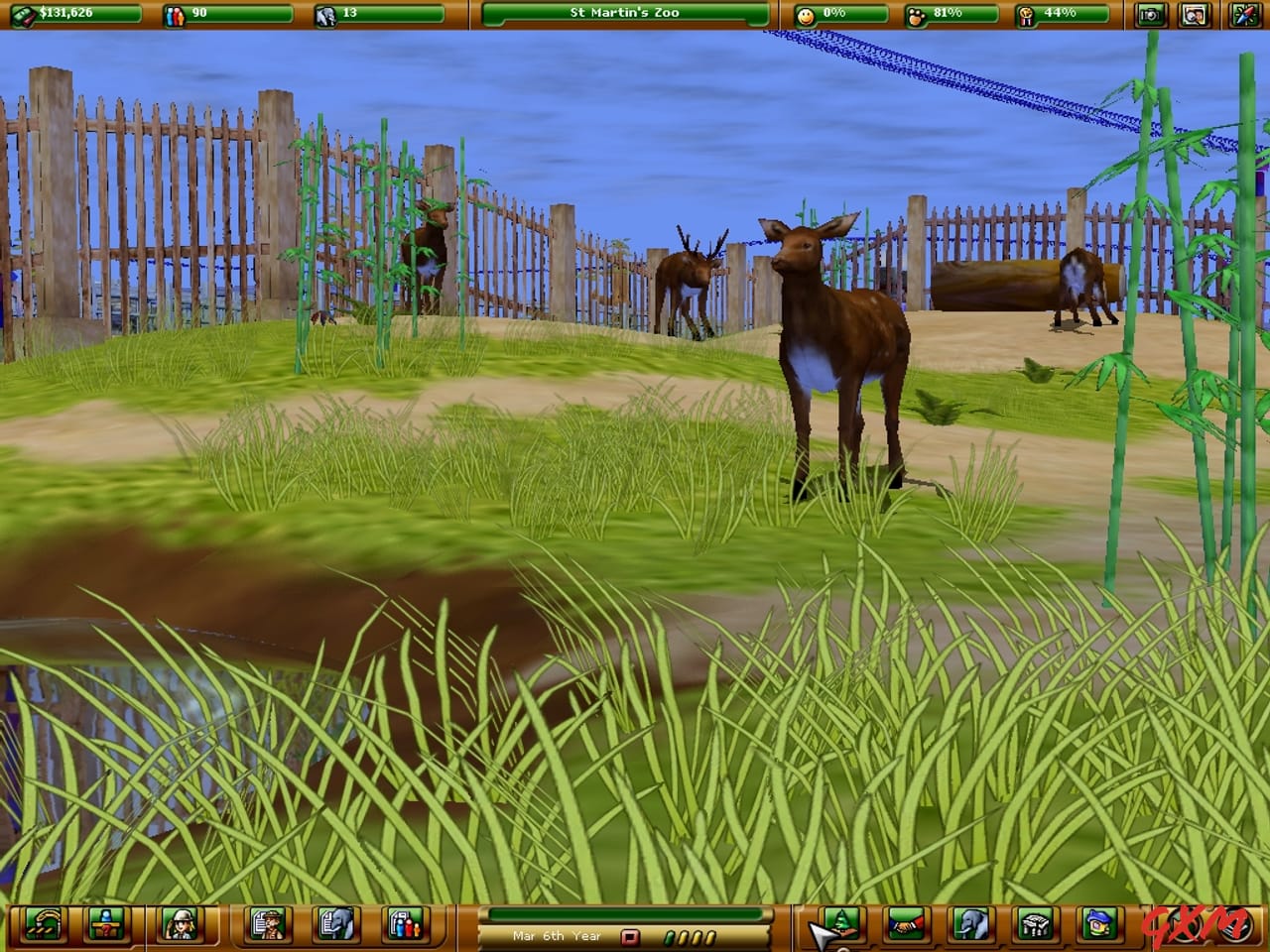Screen dimensions: 1270x952
Task: Open the guest statistics panel
Action: click(x=403, y=930)
